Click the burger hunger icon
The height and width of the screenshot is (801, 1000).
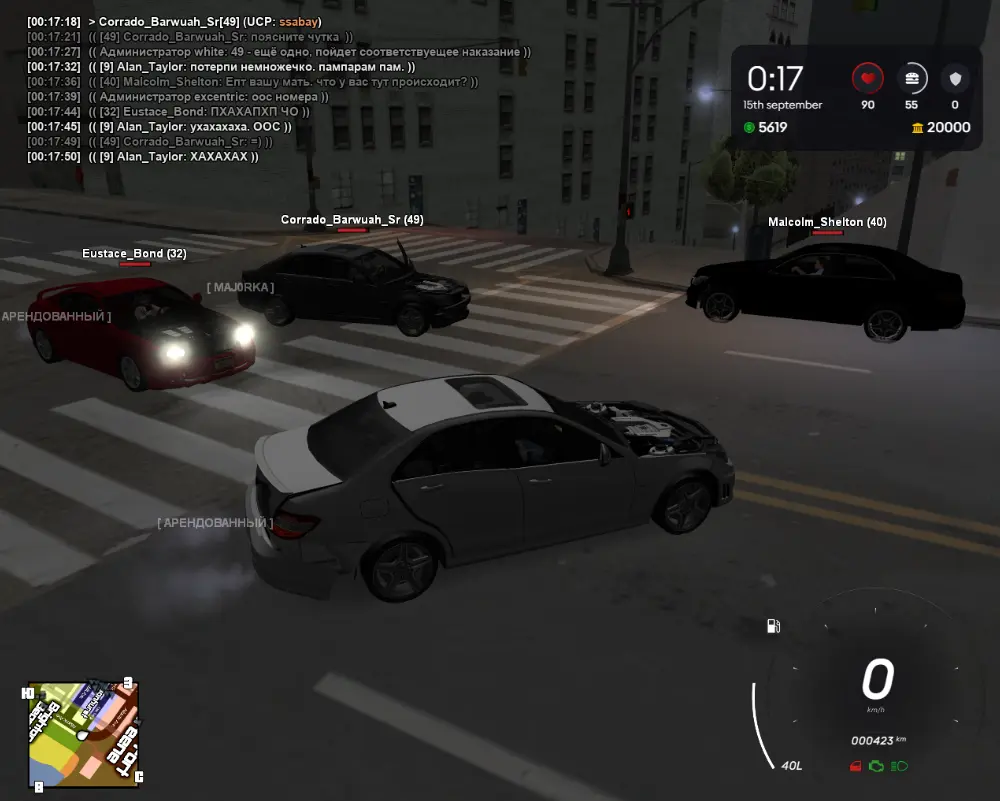[x=911, y=77]
